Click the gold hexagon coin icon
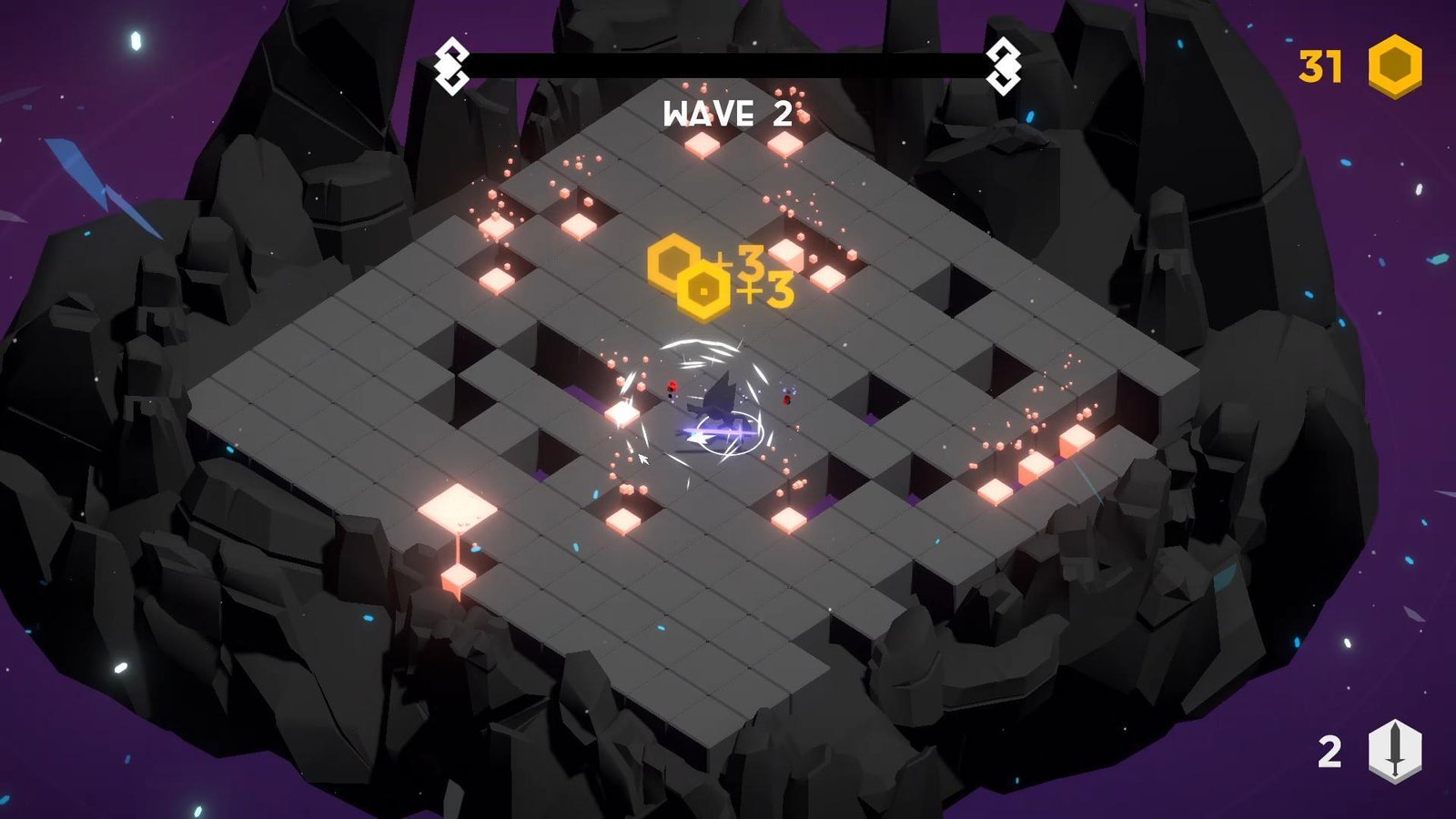This screenshot has width=1456, height=819. (1395, 66)
